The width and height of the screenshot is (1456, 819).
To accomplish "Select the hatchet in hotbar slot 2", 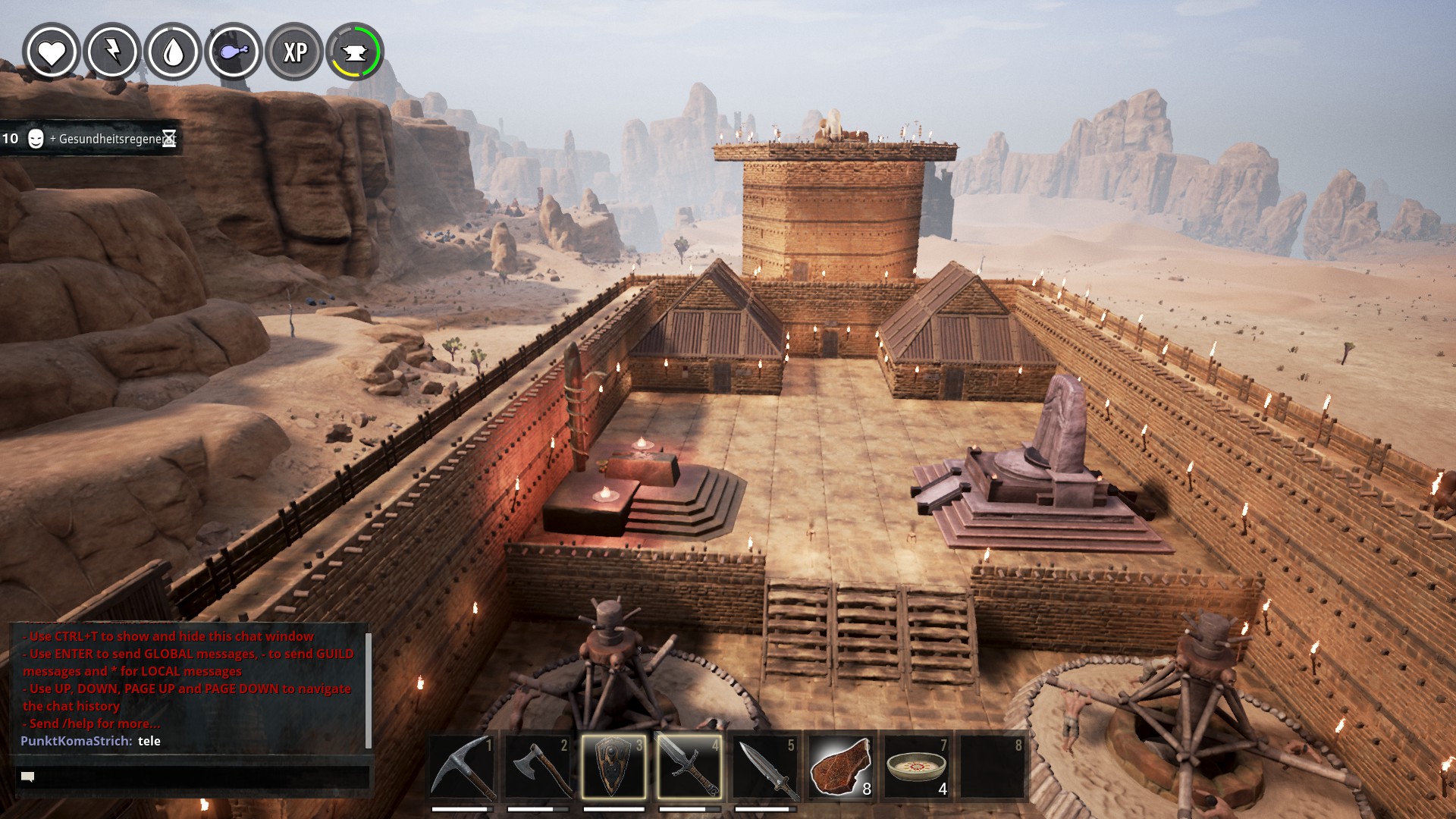I will tap(538, 766).
